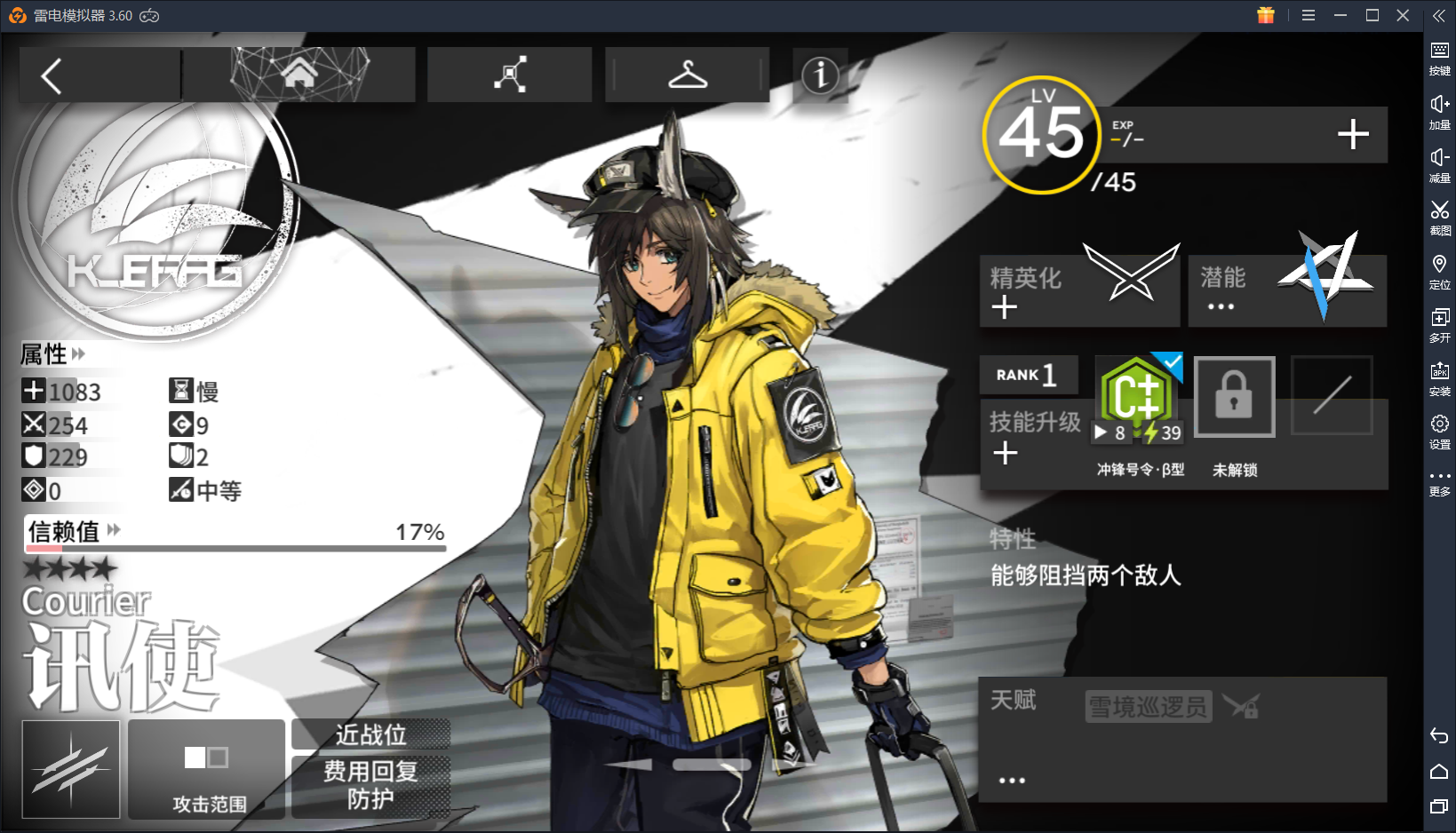Open the LDPlayer hamburger menu

coord(1308,15)
